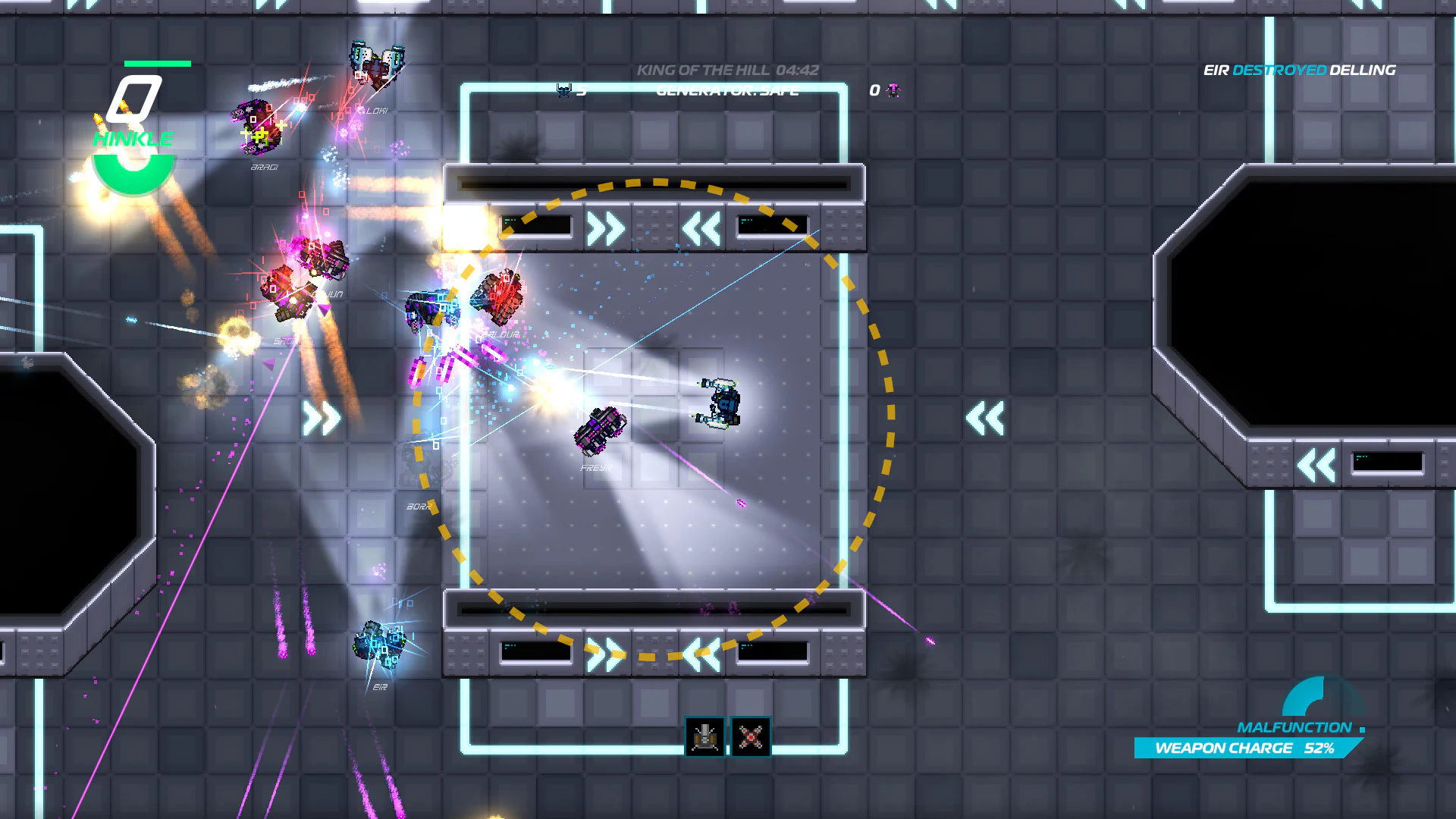Click the HINKLE player name label
The width and height of the screenshot is (1456, 819).
[x=133, y=139]
